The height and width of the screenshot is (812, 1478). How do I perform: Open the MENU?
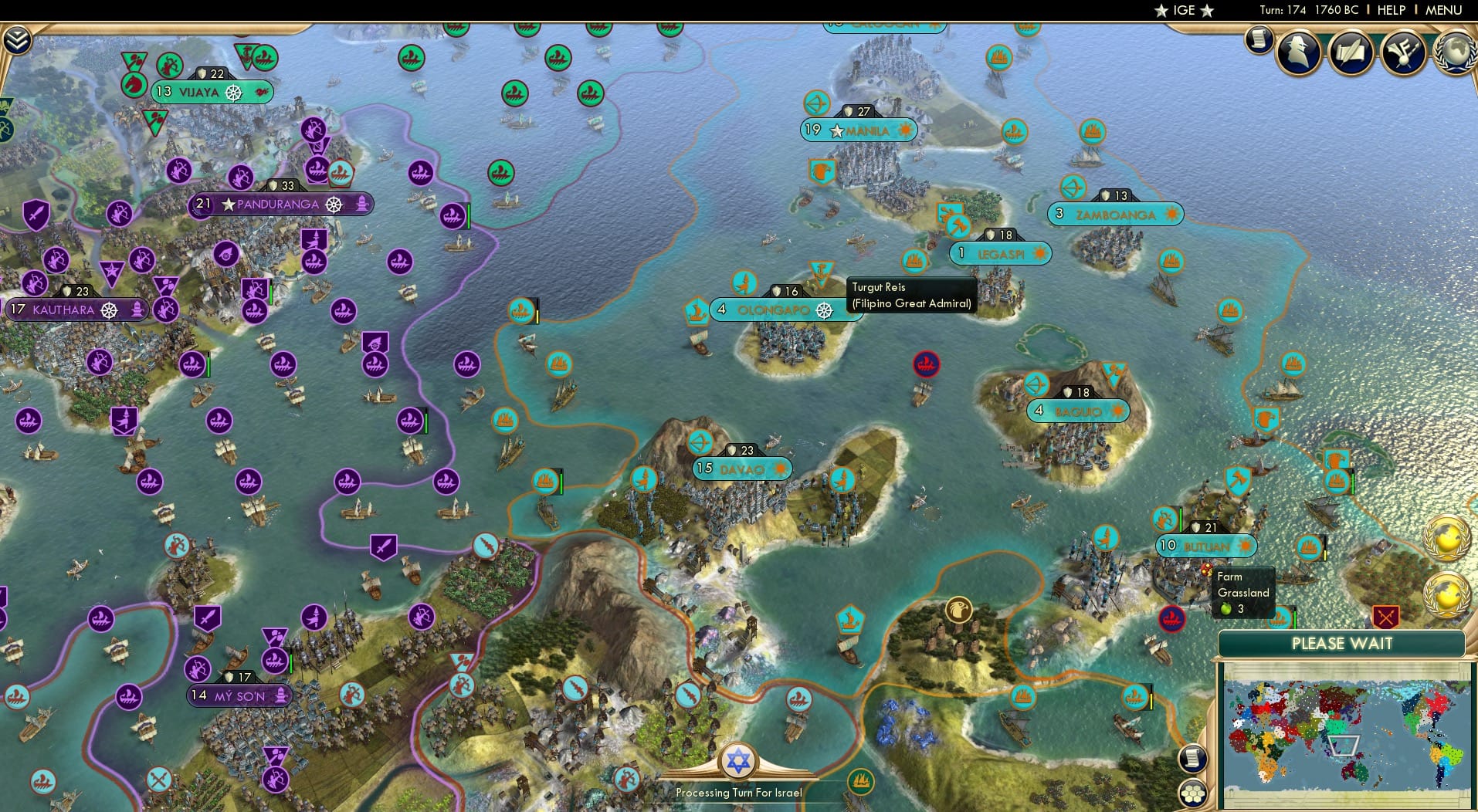click(1446, 10)
